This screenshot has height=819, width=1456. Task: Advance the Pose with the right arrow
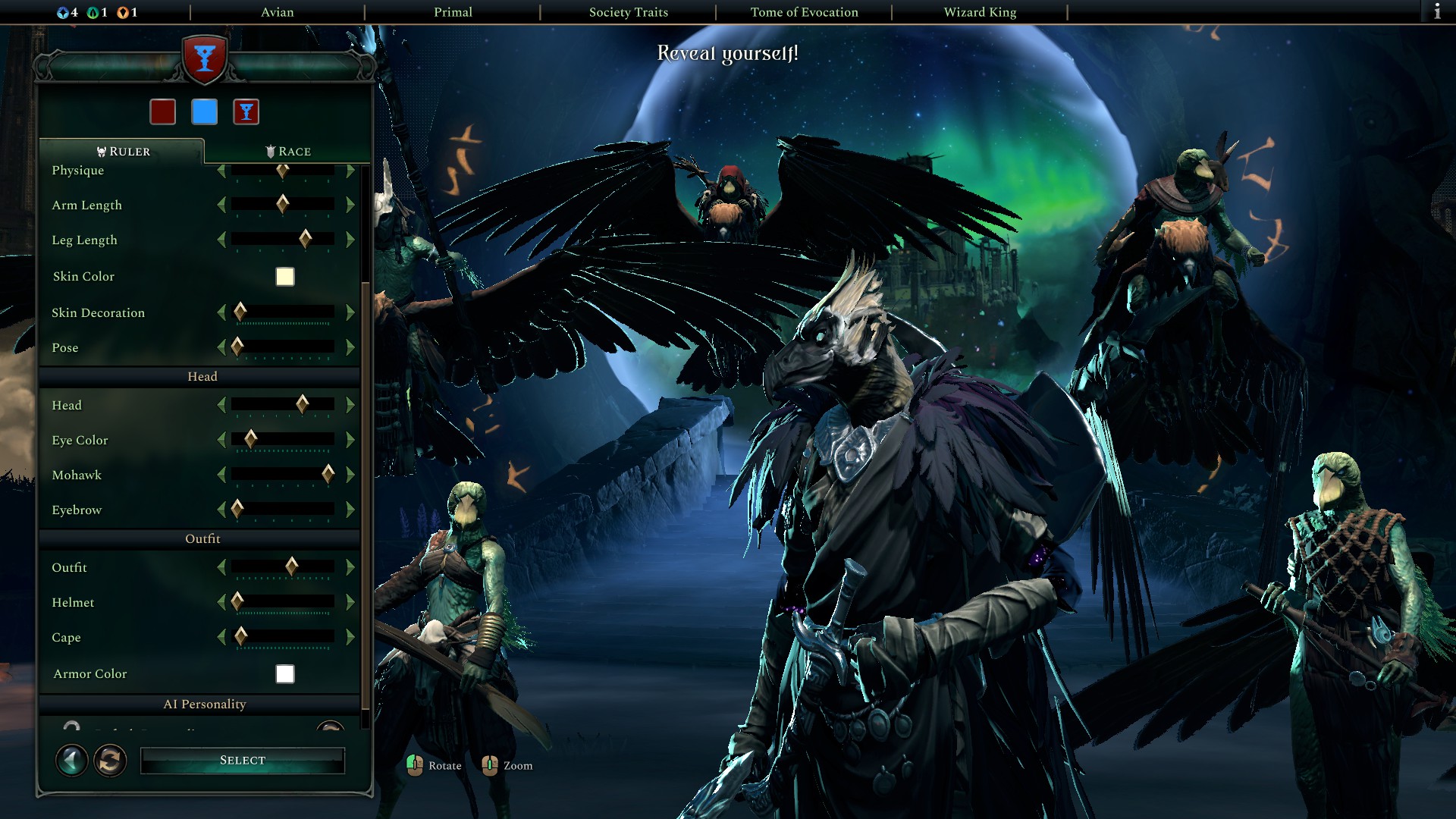(350, 347)
